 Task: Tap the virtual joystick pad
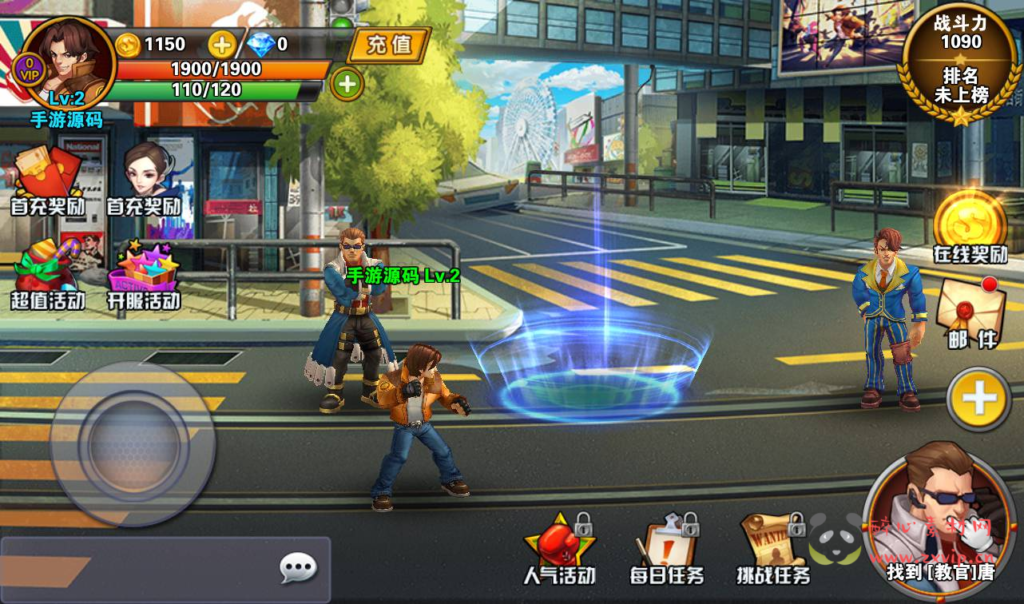132,443
